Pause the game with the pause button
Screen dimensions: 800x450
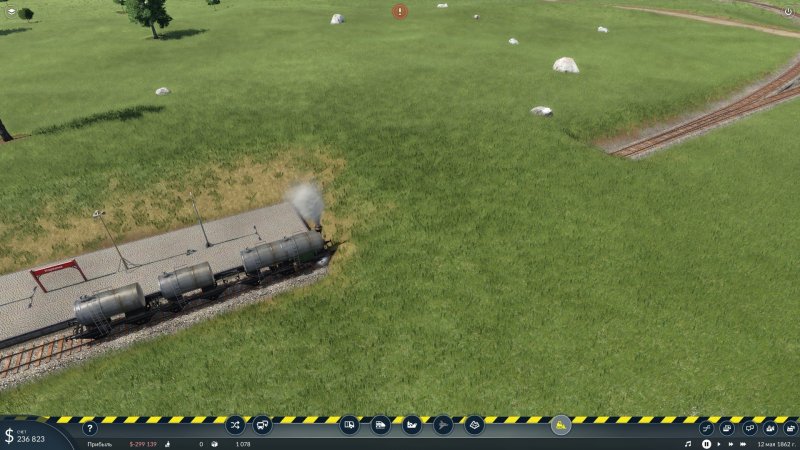[x=706, y=443]
